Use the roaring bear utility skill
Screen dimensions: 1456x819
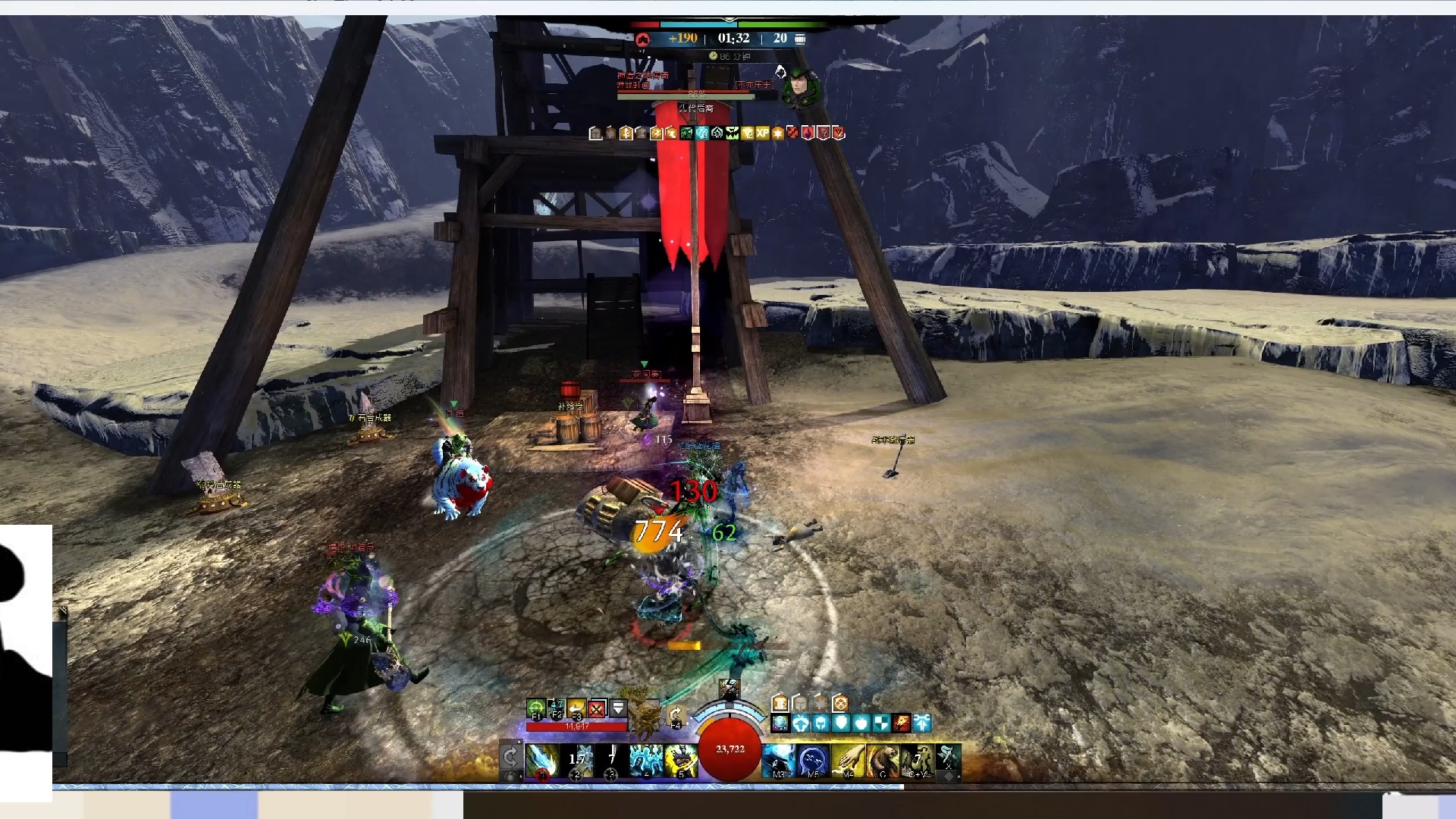(x=882, y=760)
